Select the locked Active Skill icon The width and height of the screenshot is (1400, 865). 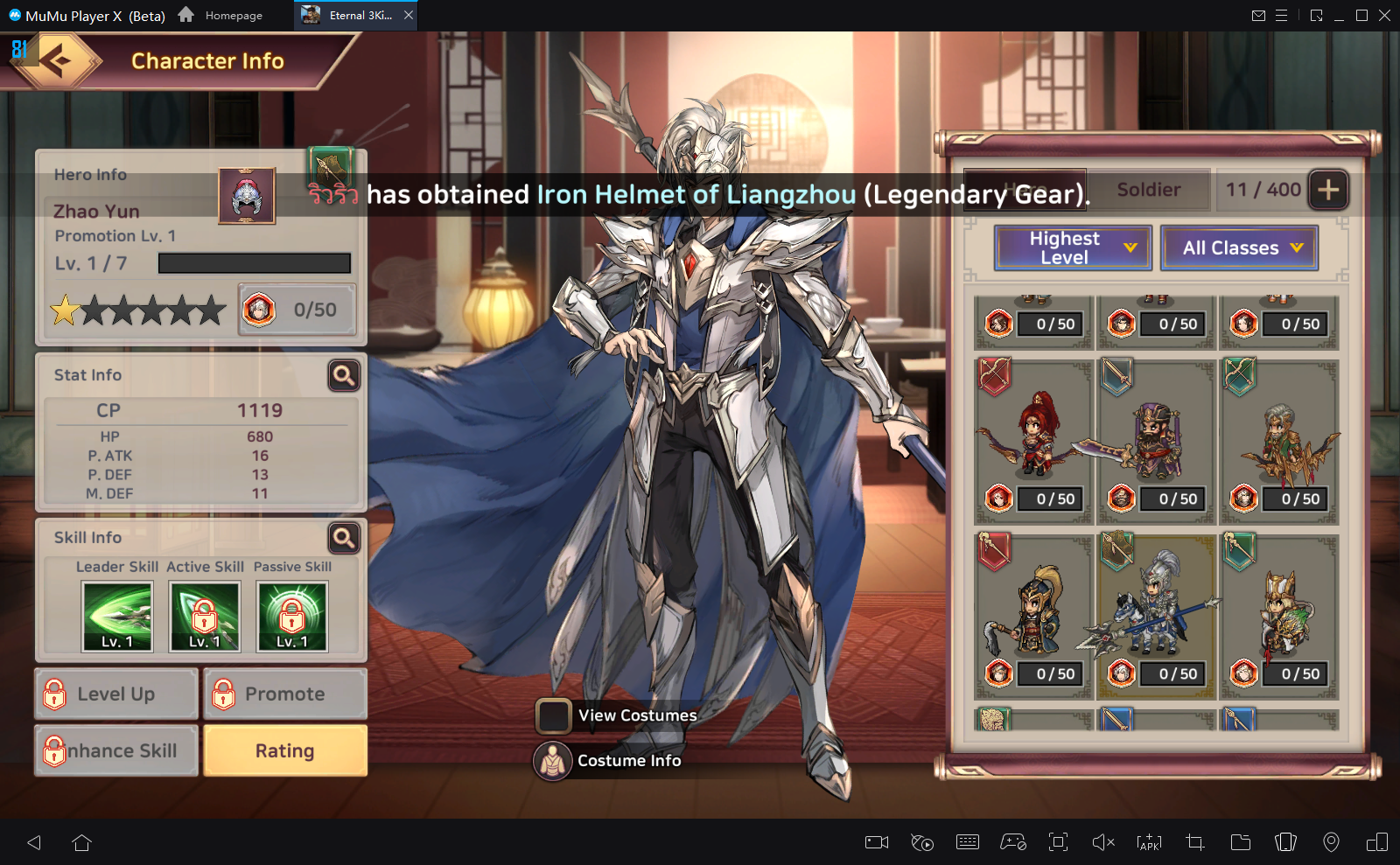pyautogui.click(x=205, y=617)
